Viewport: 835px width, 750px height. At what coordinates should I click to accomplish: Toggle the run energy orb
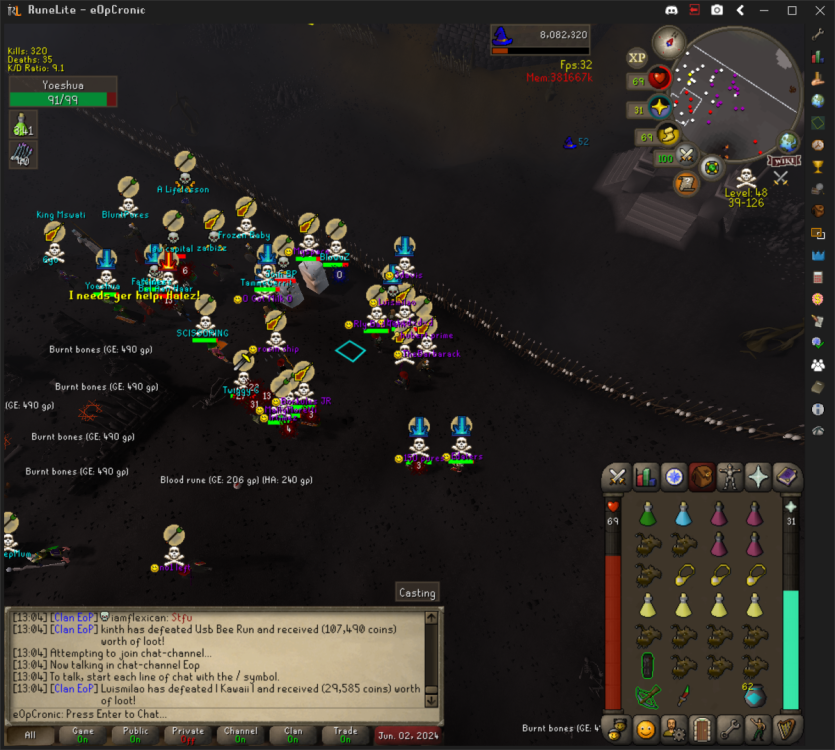click(x=667, y=135)
